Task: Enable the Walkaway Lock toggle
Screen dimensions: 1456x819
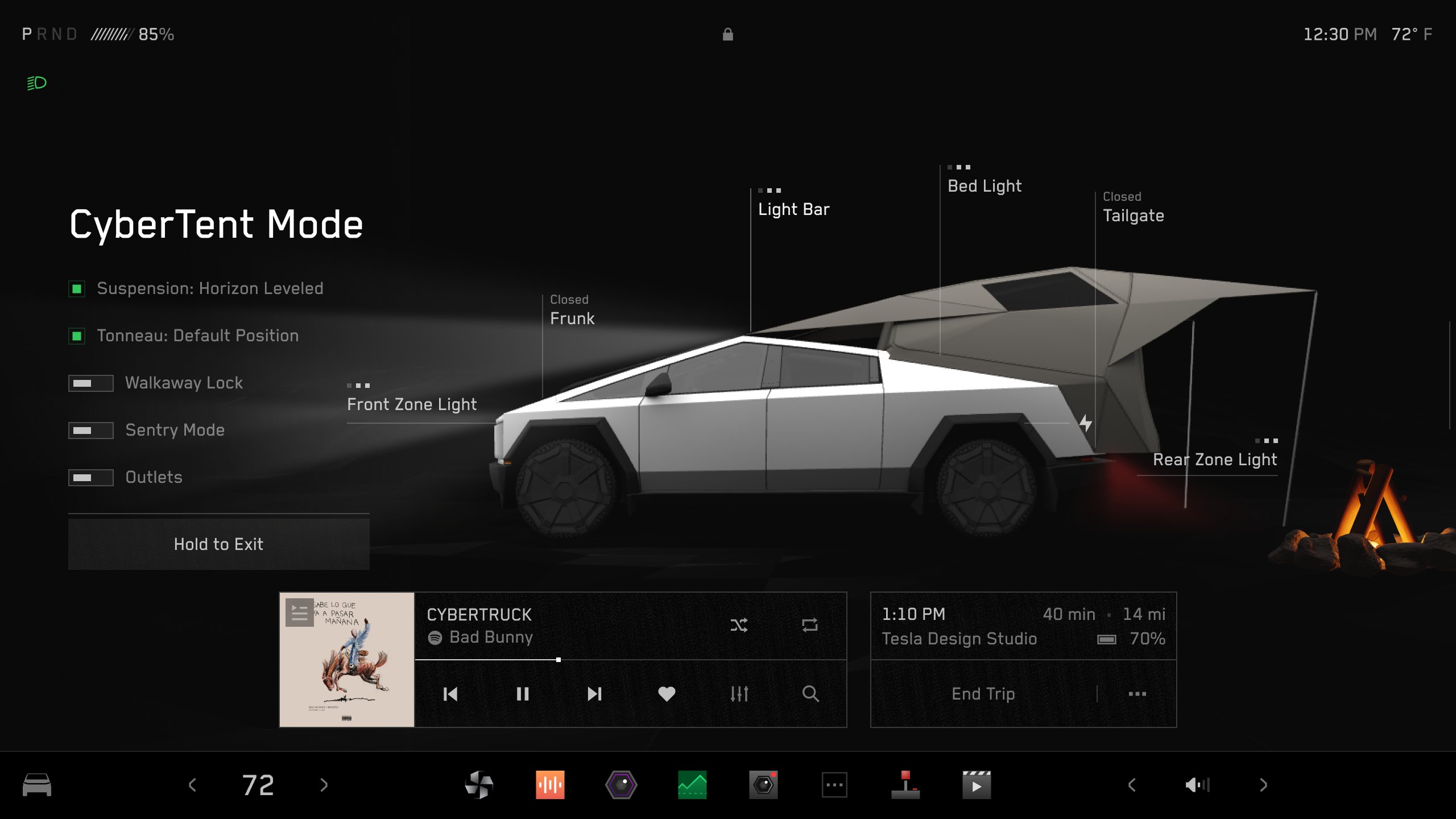Action: point(91,383)
